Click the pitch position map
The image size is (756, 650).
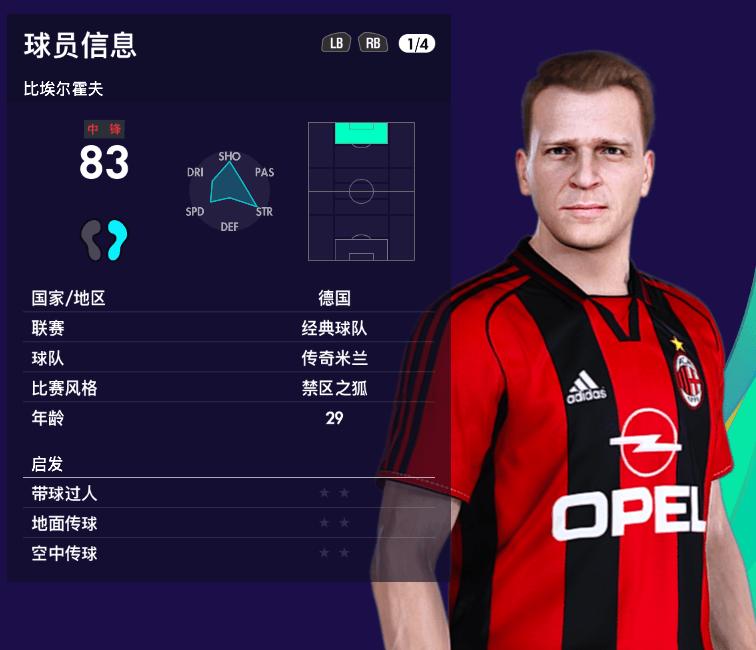pos(361,191)
